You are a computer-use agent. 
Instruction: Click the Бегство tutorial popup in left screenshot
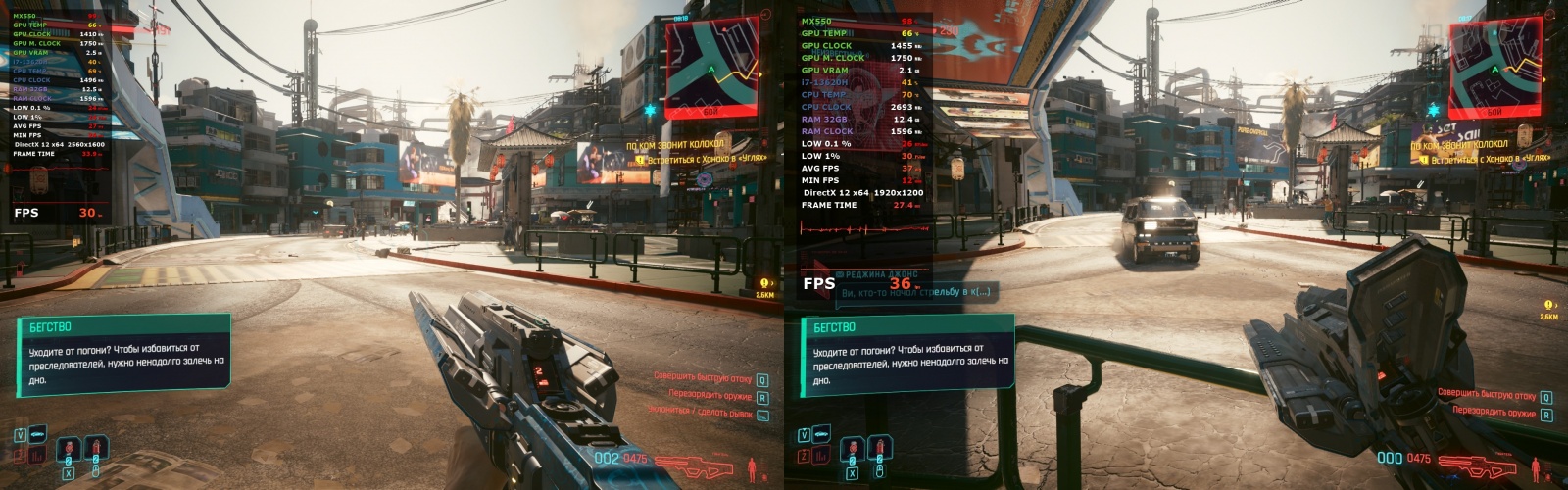click(x=122, y=355)
